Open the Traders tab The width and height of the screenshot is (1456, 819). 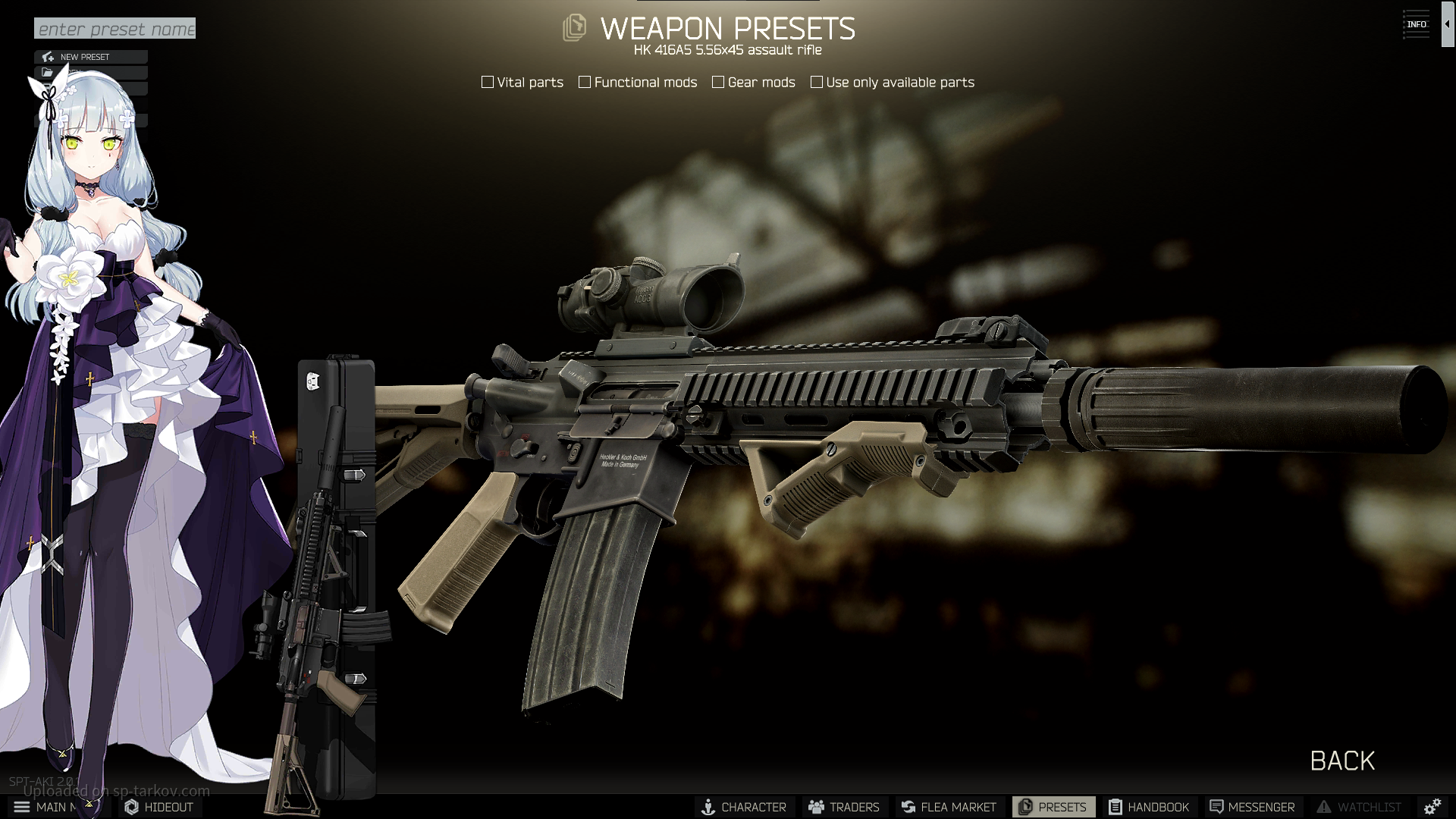844,807
